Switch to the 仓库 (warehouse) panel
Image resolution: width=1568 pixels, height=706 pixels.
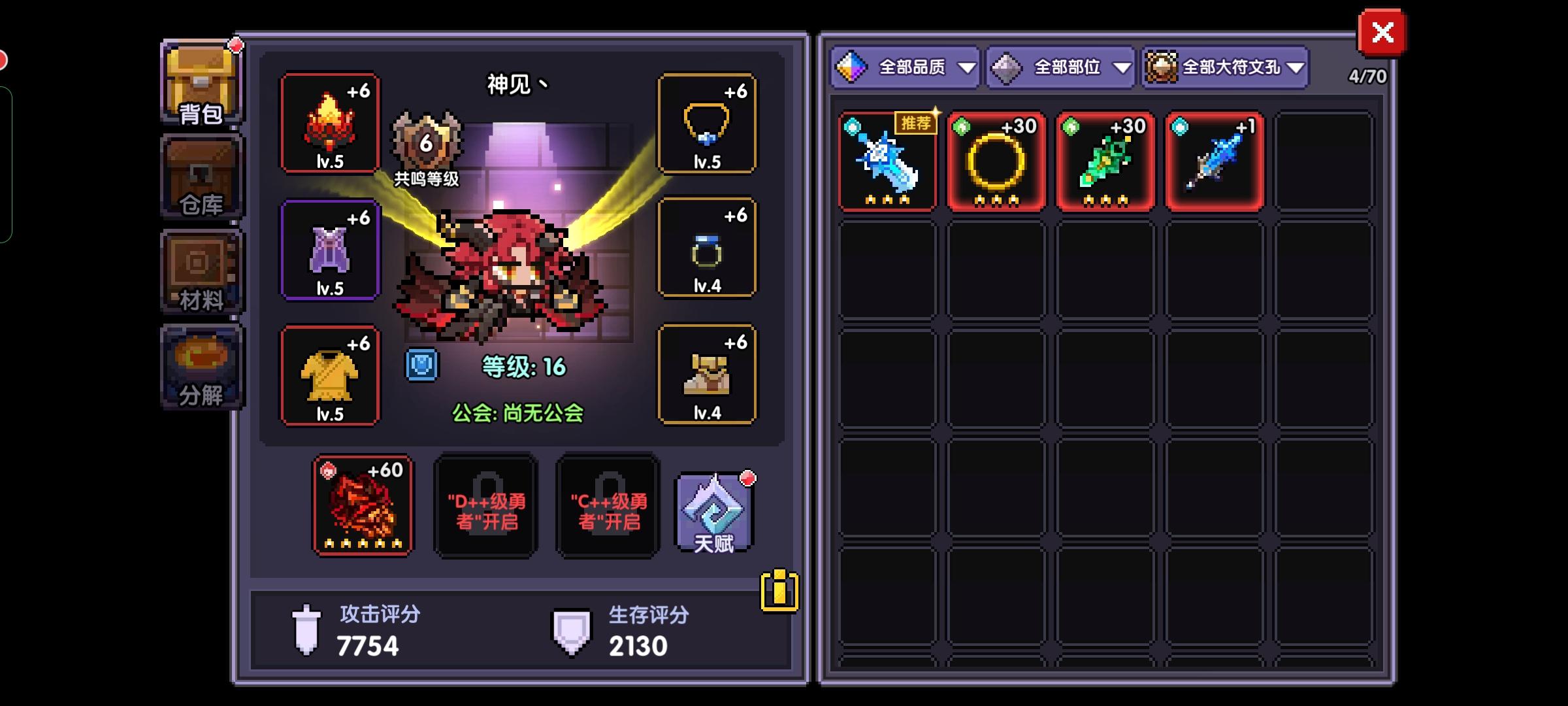click(x=199, y=176)
